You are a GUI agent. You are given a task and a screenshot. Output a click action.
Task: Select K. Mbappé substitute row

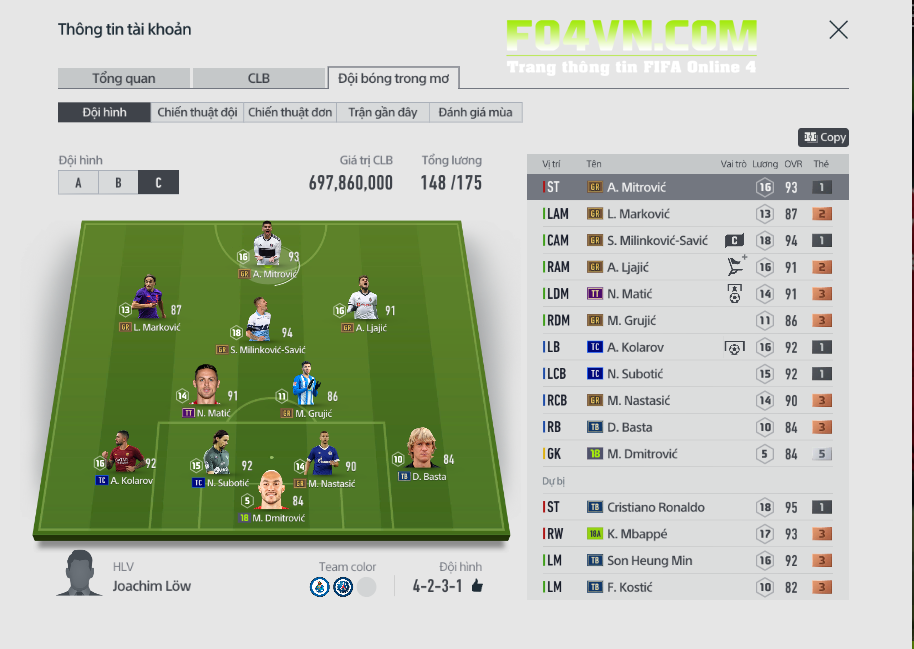[687, 534]
